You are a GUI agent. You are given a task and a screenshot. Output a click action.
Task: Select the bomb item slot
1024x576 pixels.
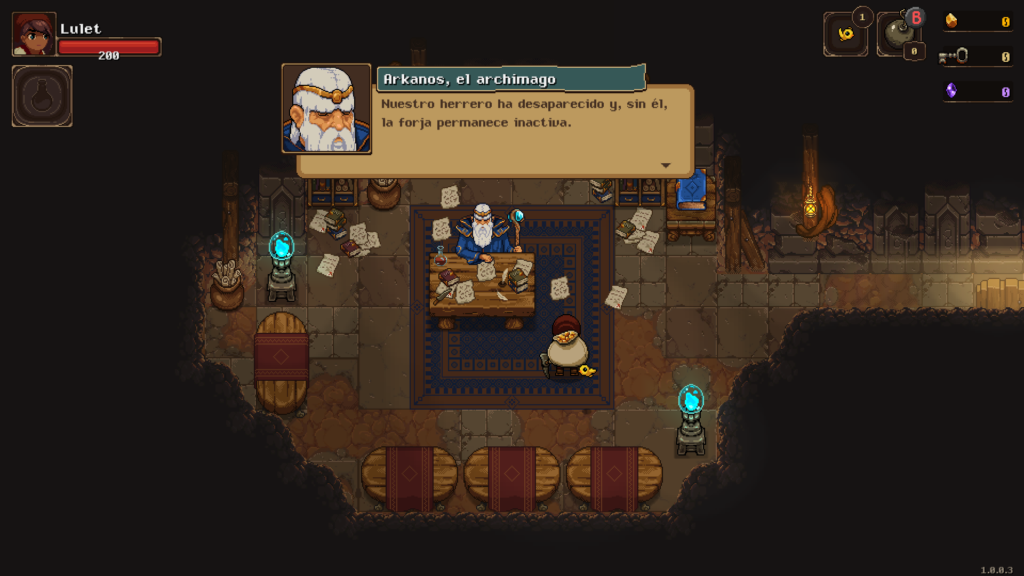898,35
